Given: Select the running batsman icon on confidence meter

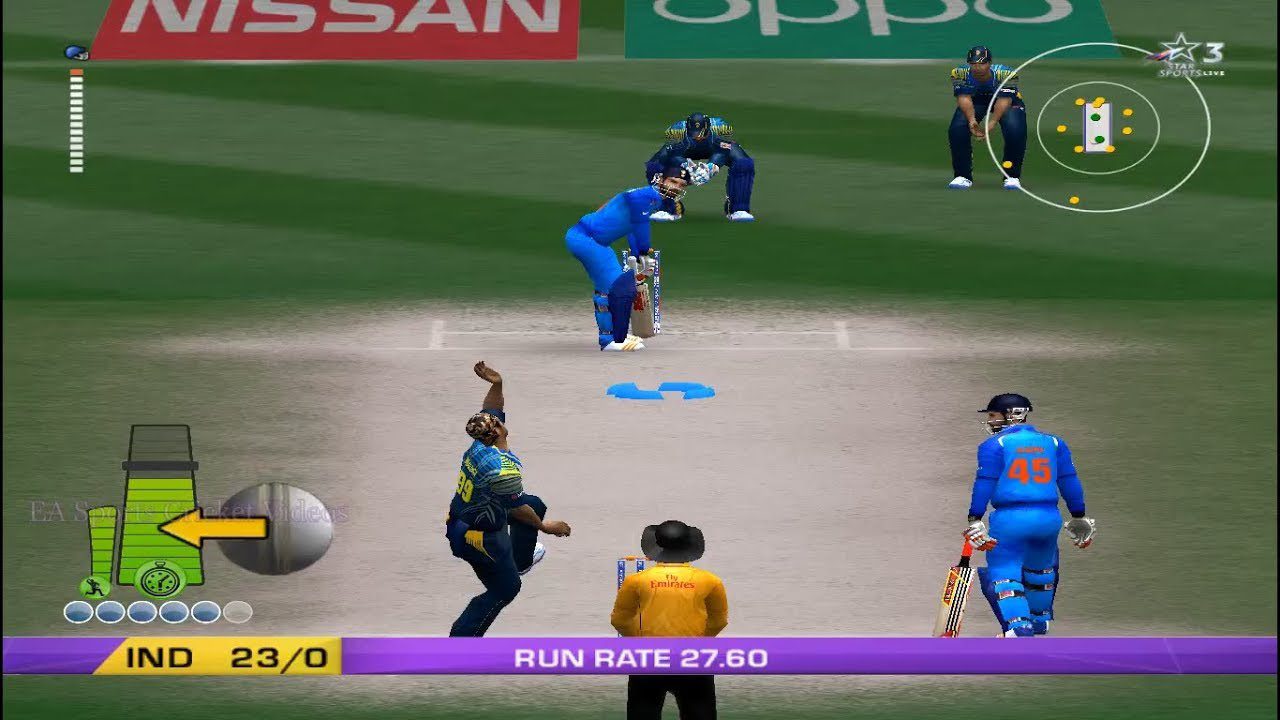Looking at the screenshot, I should 93,585.
